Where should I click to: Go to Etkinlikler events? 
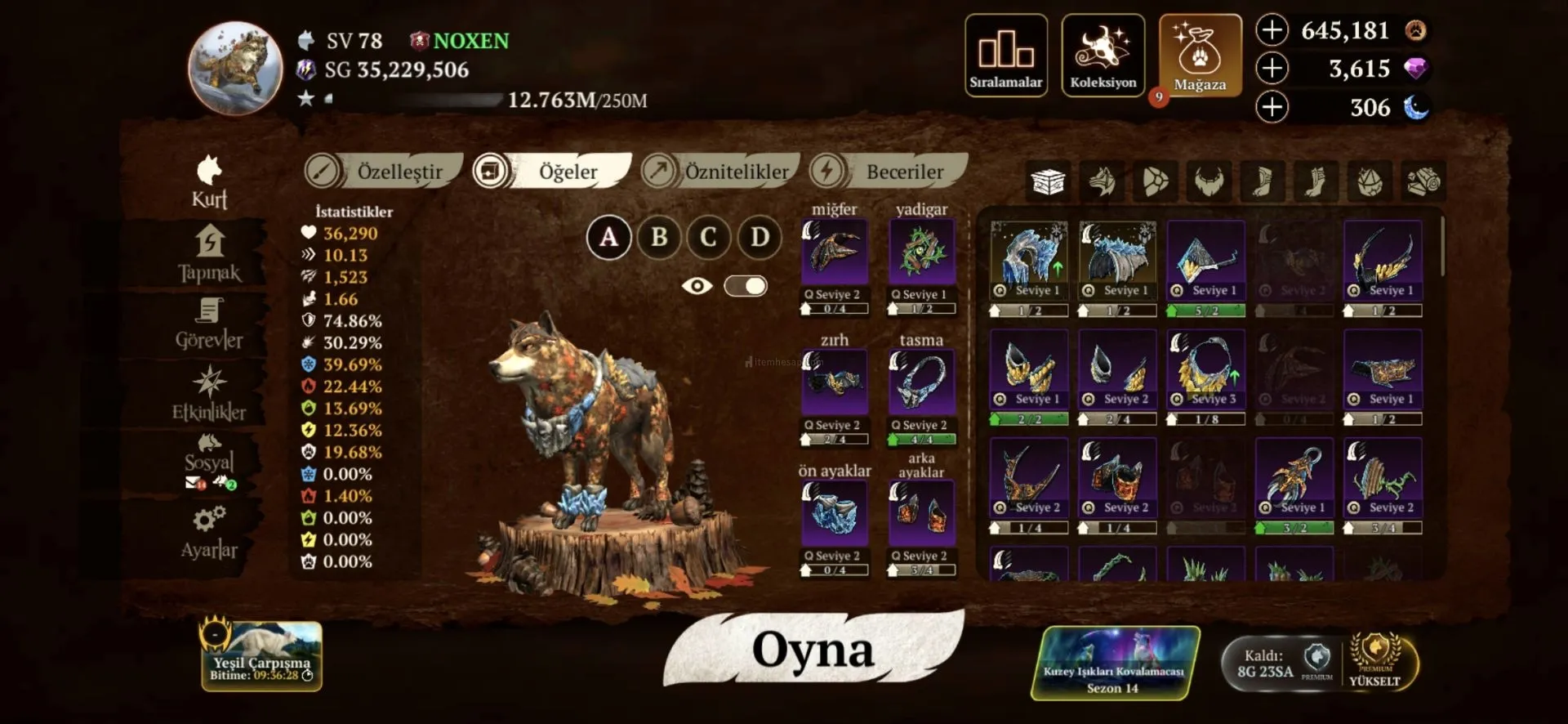point(209,395)
